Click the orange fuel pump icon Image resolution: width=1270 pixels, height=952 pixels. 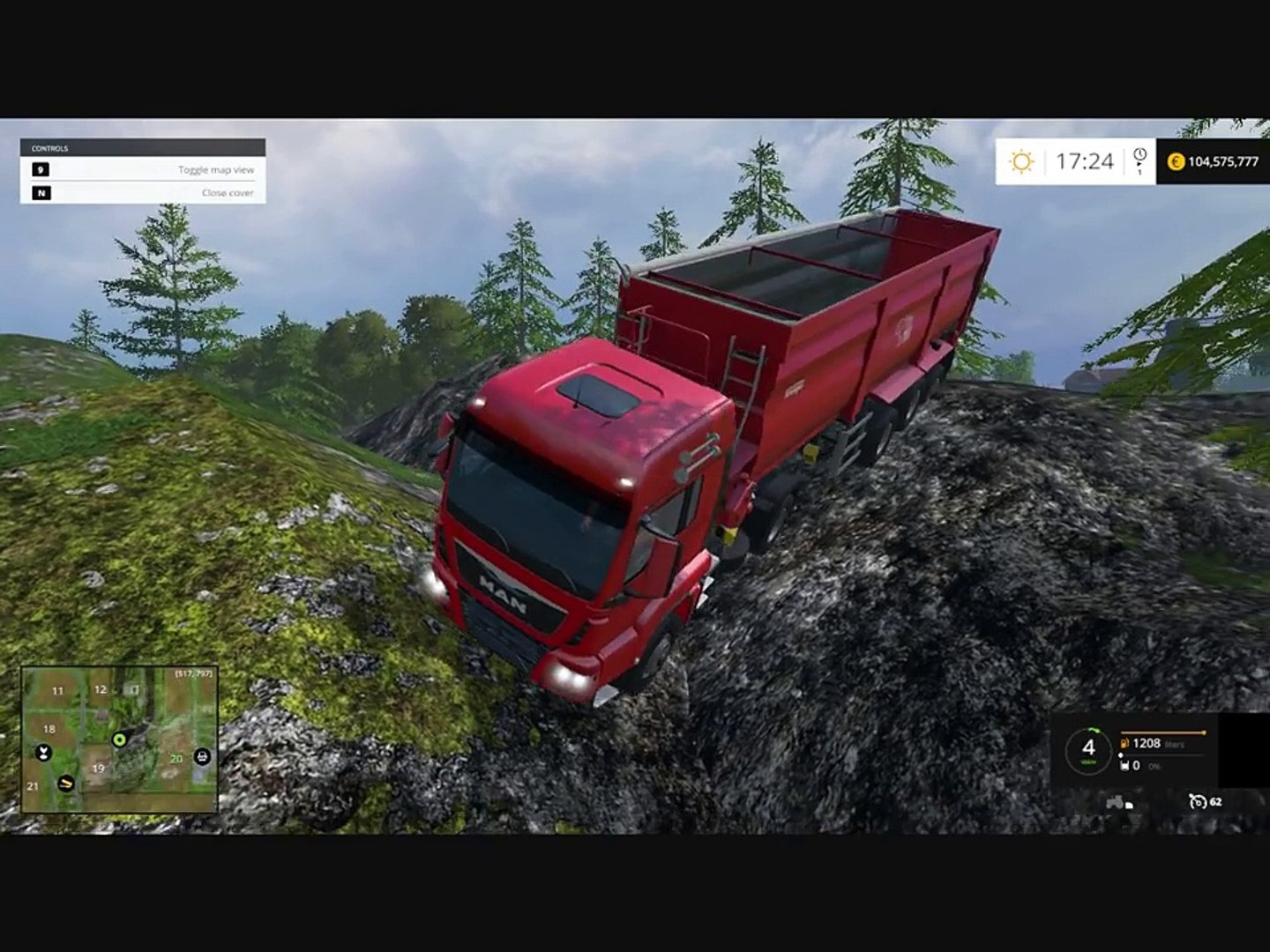(1125, 743)
